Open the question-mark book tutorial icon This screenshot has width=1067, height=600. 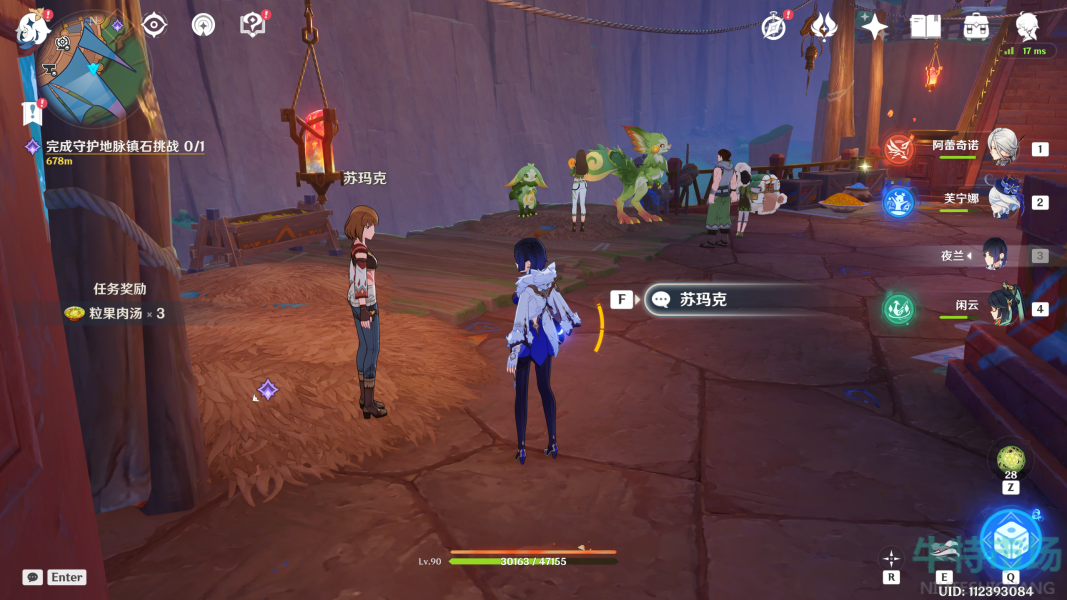[253, 25]
